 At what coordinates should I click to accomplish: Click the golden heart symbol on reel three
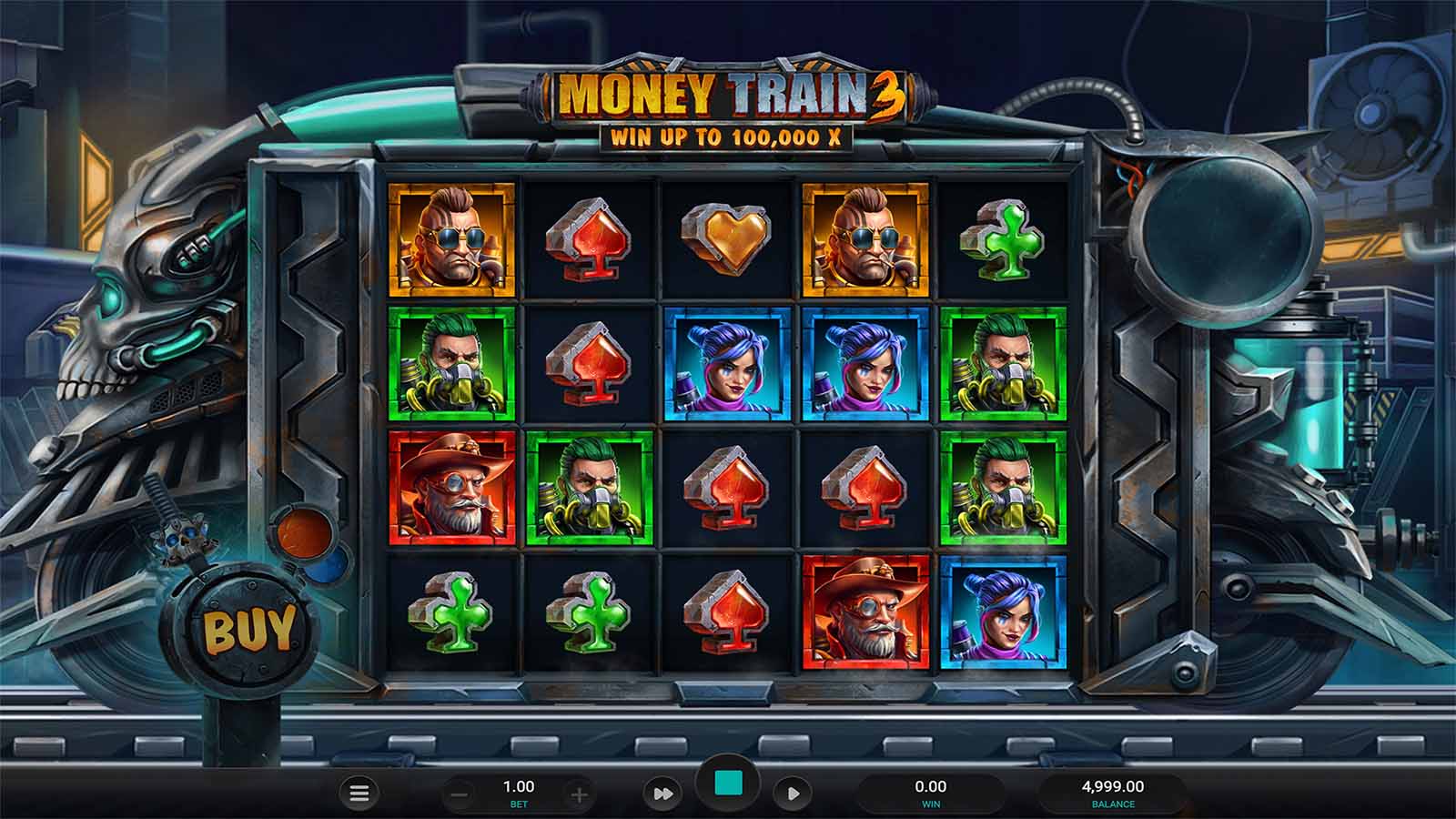click(723, 238)
